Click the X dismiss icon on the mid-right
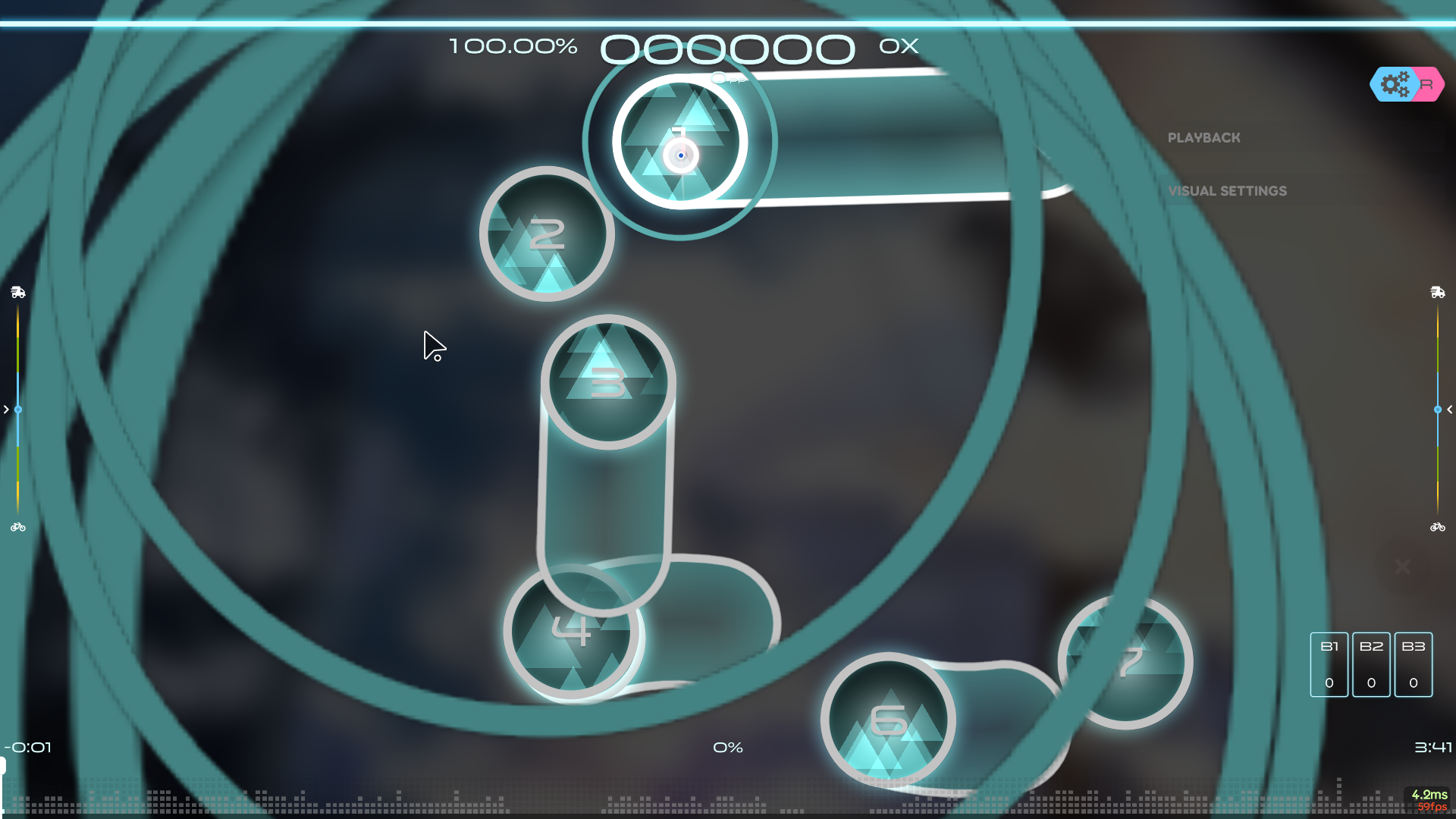The height and width of the screenshot is (819, 1456). point(1403,567)
